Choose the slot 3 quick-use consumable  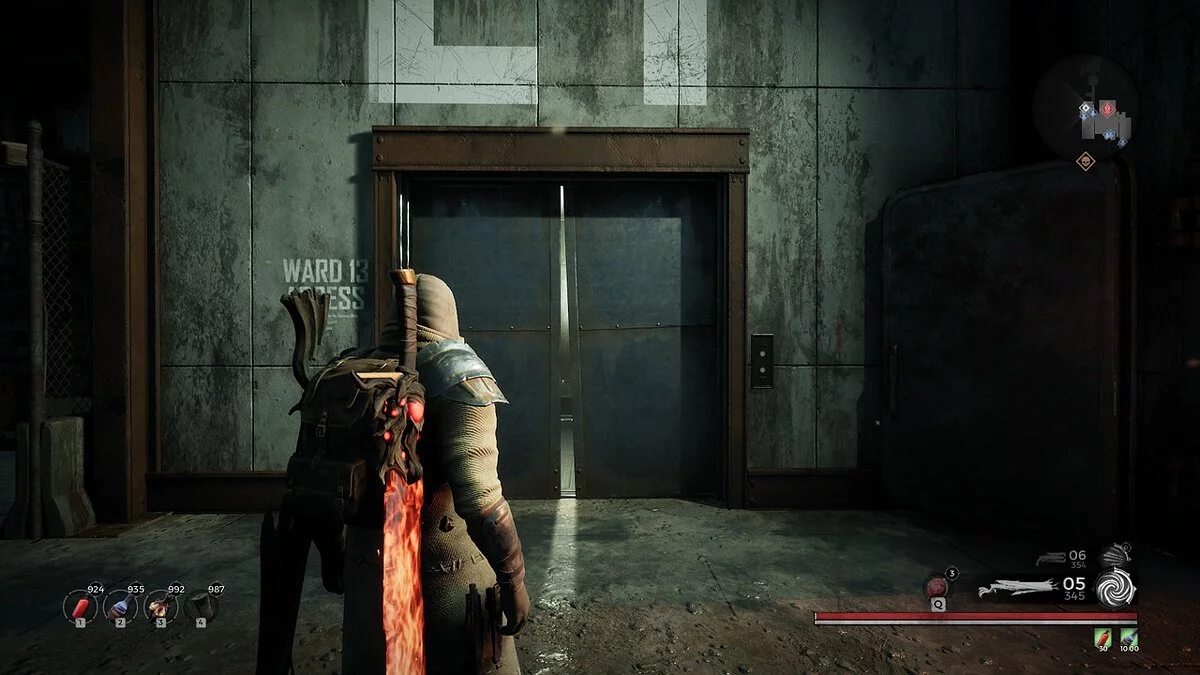click(x=160, y=606)
